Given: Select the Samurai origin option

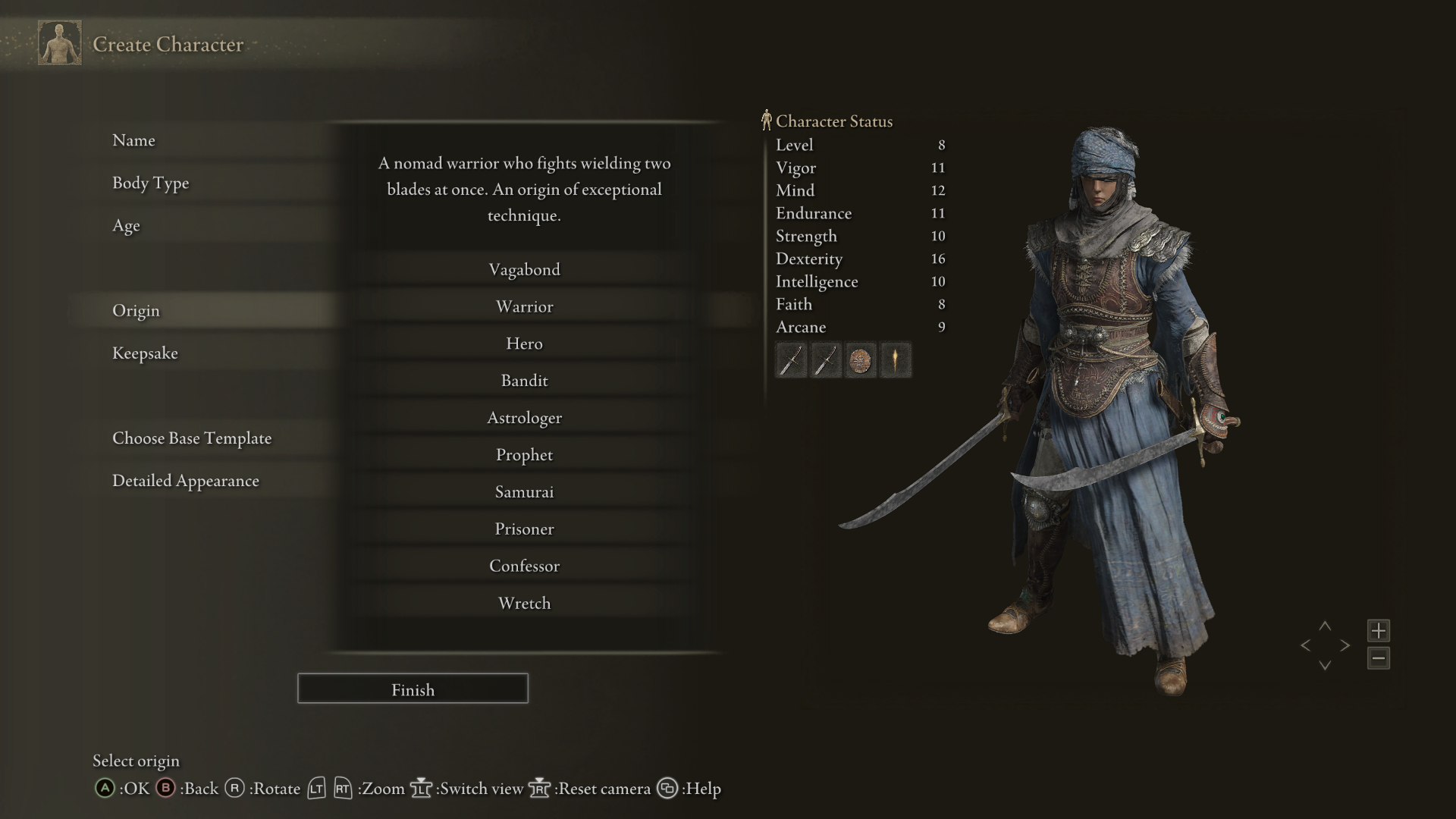Looking at the screenshot, I should 525,491.
